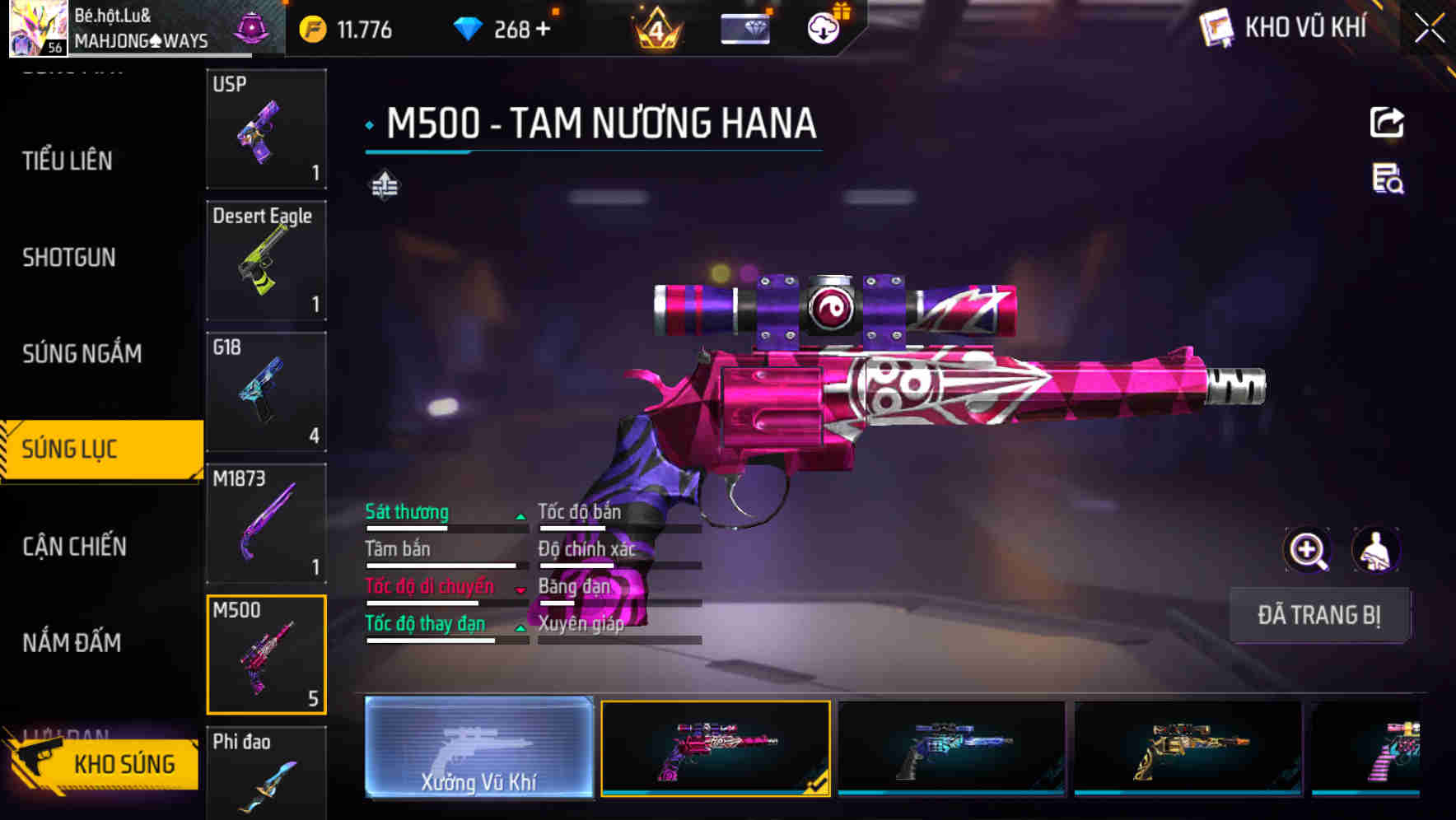Preview skin on character icon
The height and width of the screenshot is (820, 1456).
coord(1375,550)
